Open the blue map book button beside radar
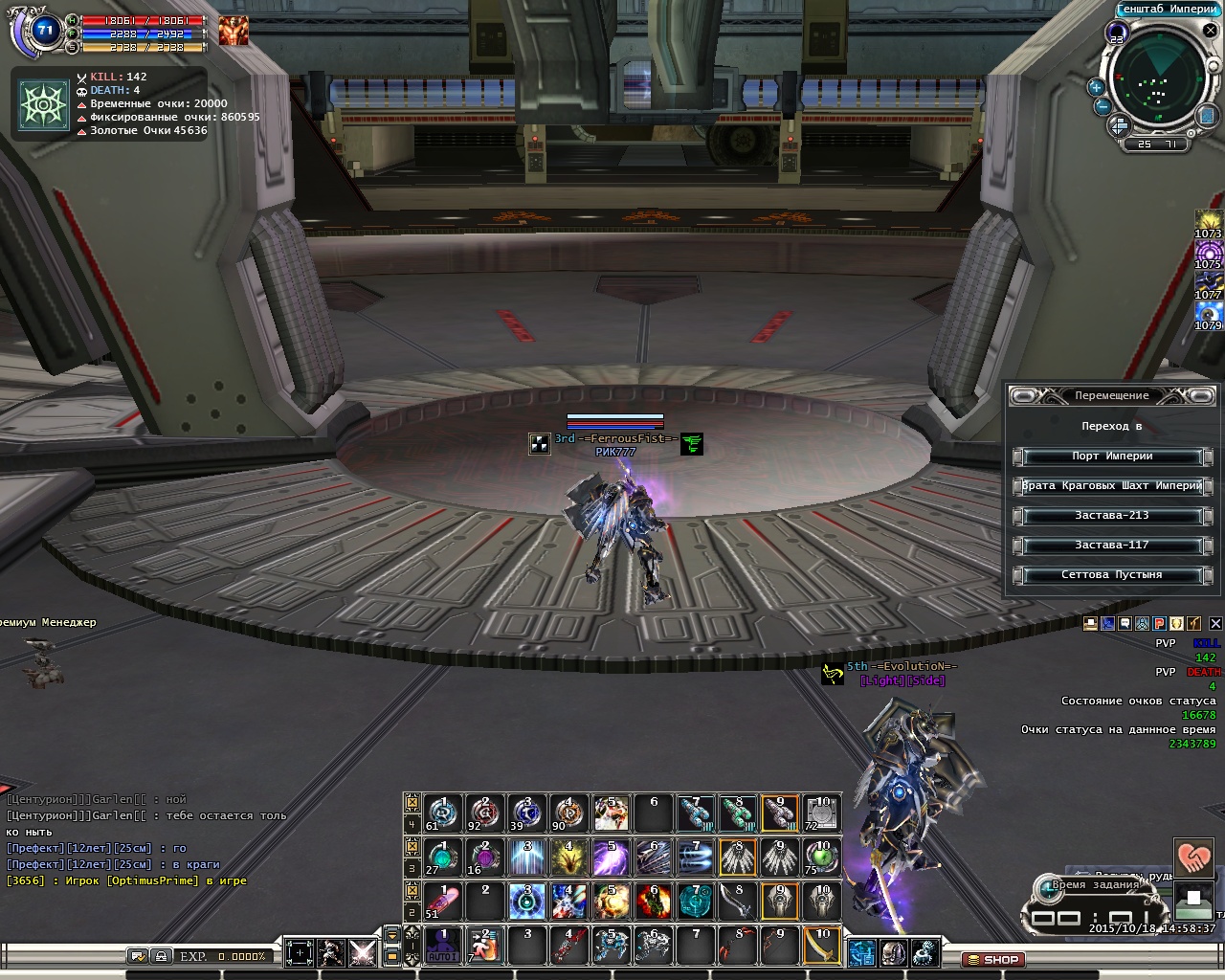This screenshot has height=980, width=1225. point(1208,115)
